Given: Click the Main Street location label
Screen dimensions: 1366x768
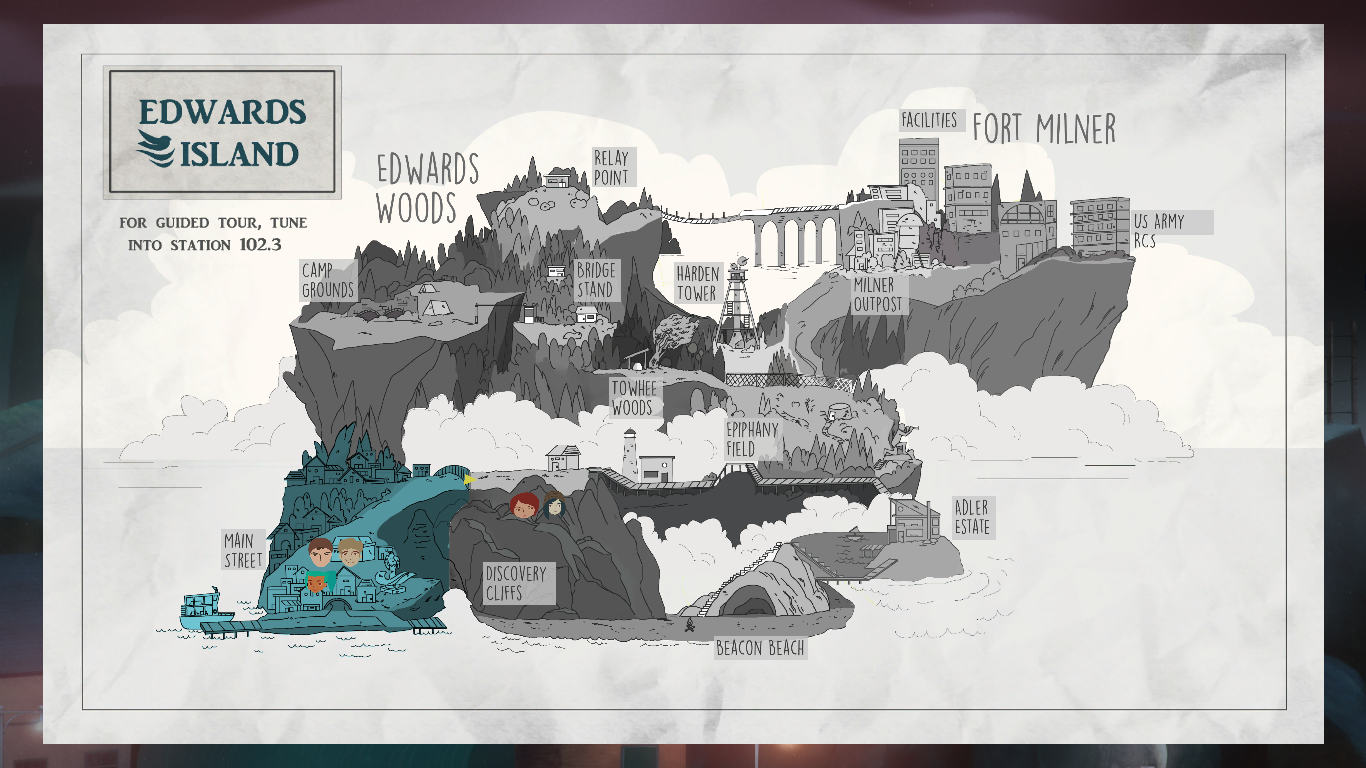Looking at the screenshot, I should (243, 550).
